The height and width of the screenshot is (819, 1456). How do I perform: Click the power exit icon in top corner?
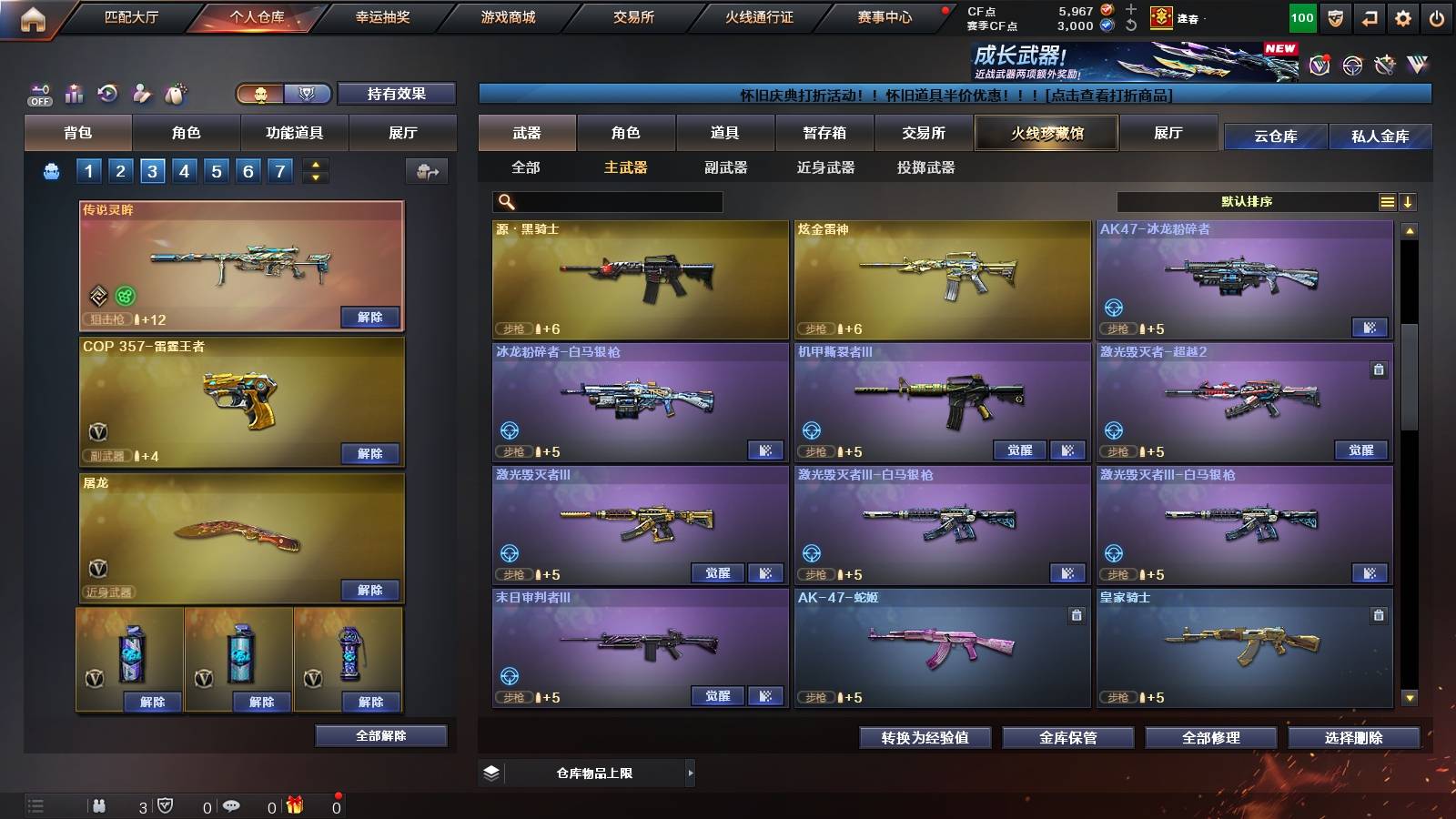pos(1436,17)
